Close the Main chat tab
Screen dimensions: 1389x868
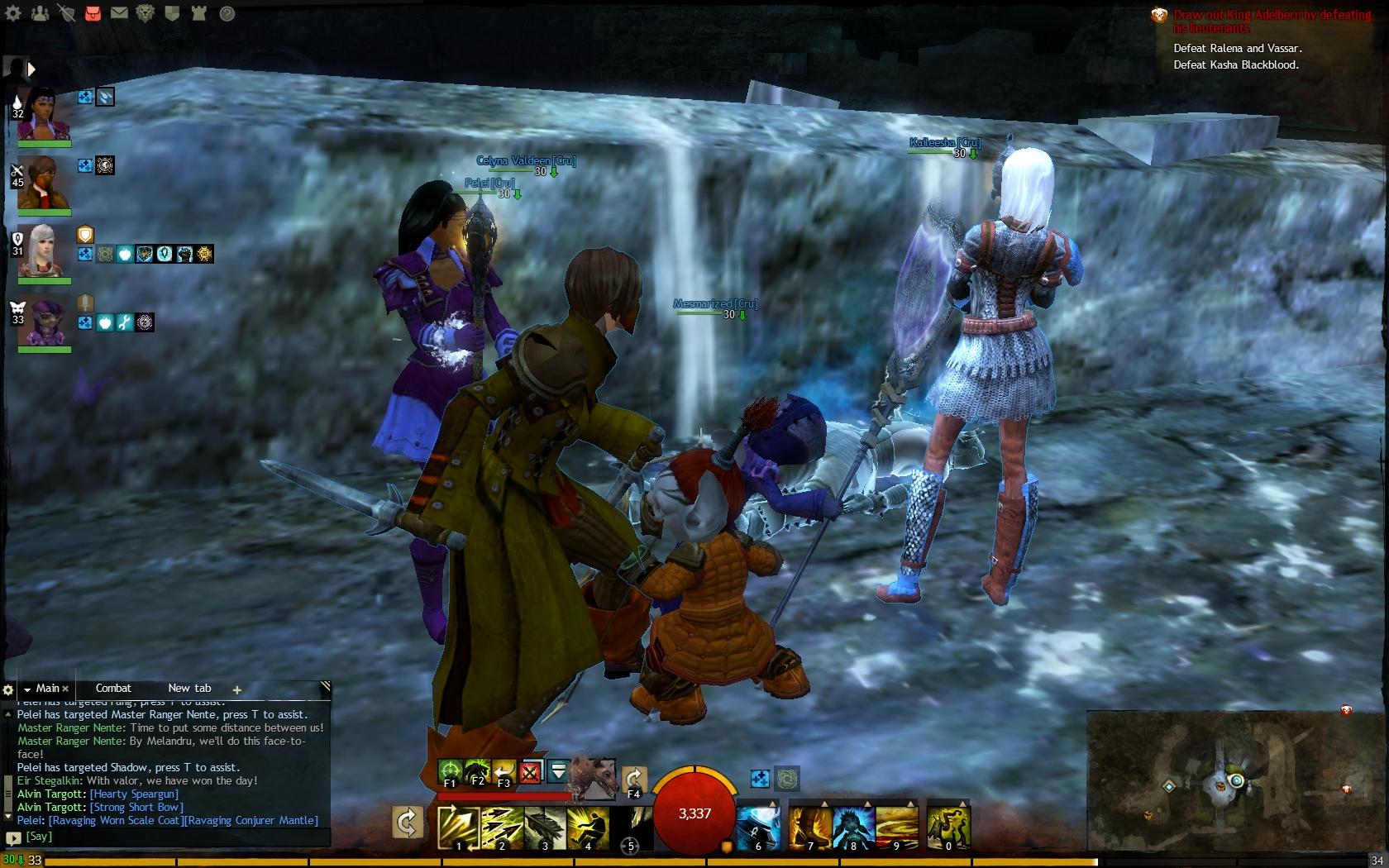pos(65,689)
